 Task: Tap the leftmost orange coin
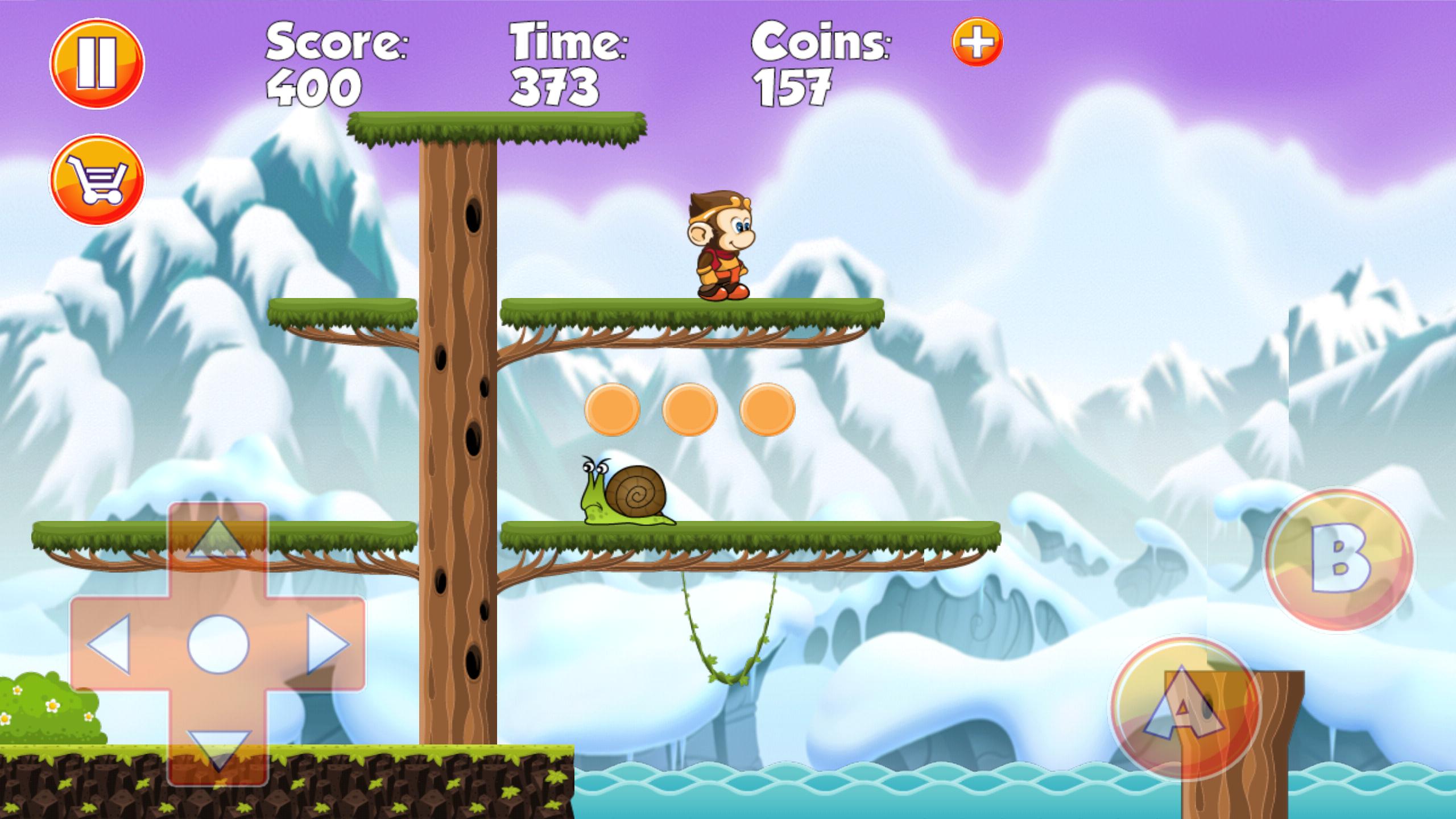pyautogui.click(x=613, y=409)
